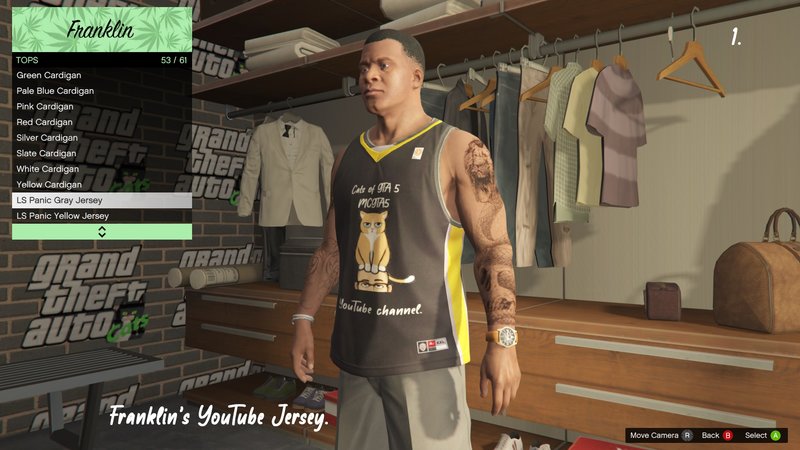Select the Green Cardigan top
800x450 pixels.
pyautogui.click(x=101, y=75)
